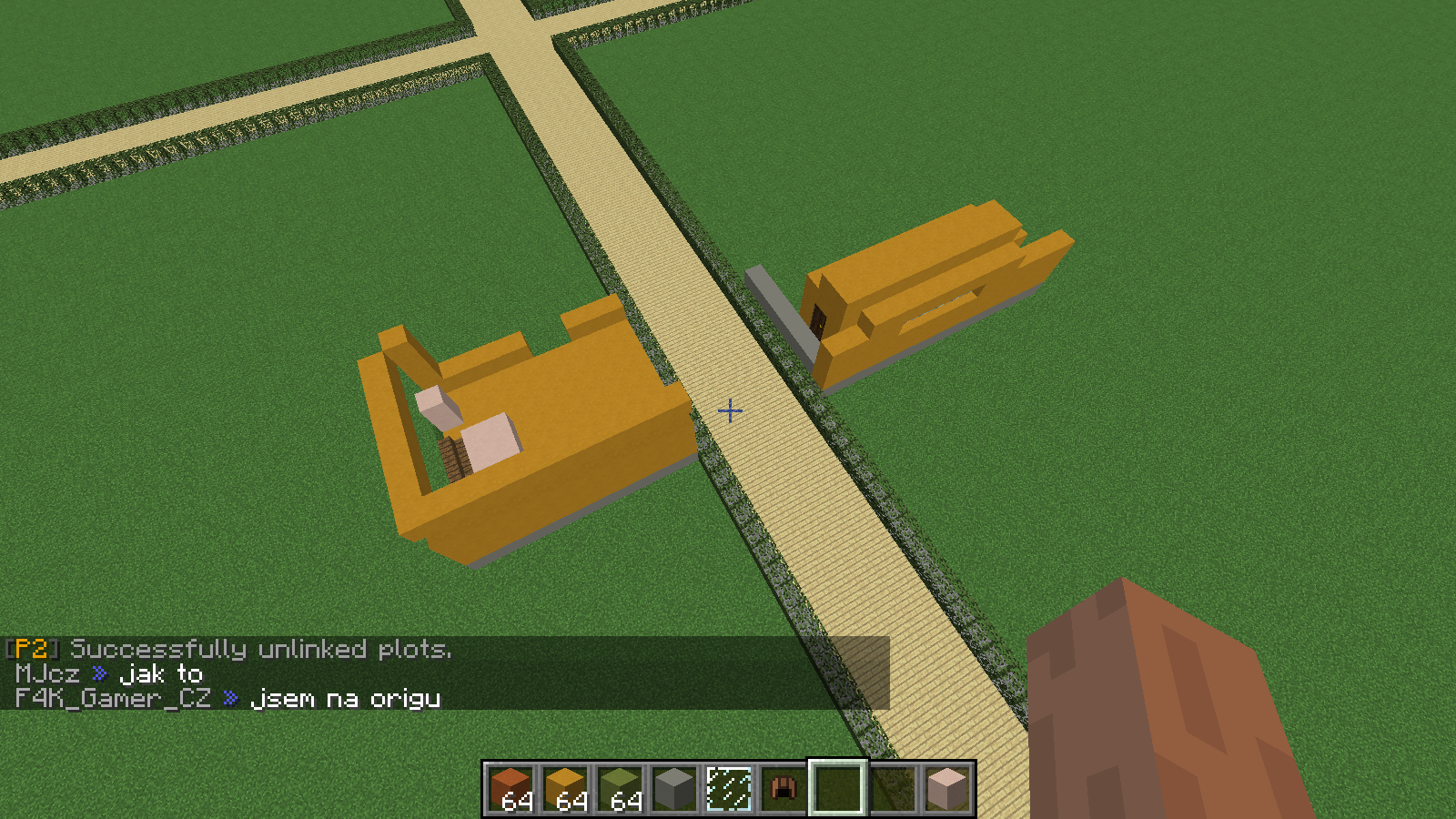
Task: Choose the pale pink block slot
Action: pos(947,788)
